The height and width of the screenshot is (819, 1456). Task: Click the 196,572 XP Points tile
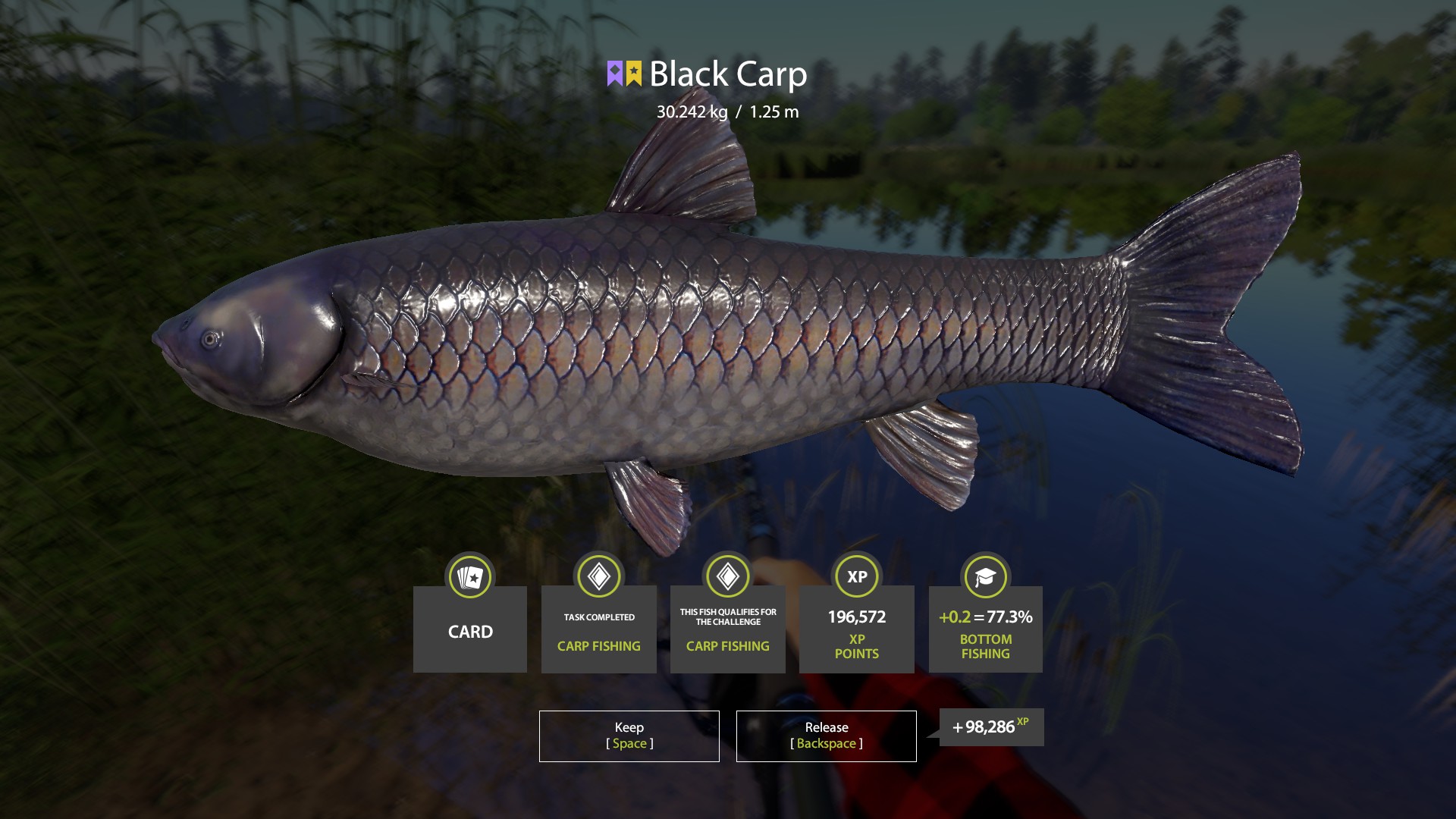coord(857,629)
